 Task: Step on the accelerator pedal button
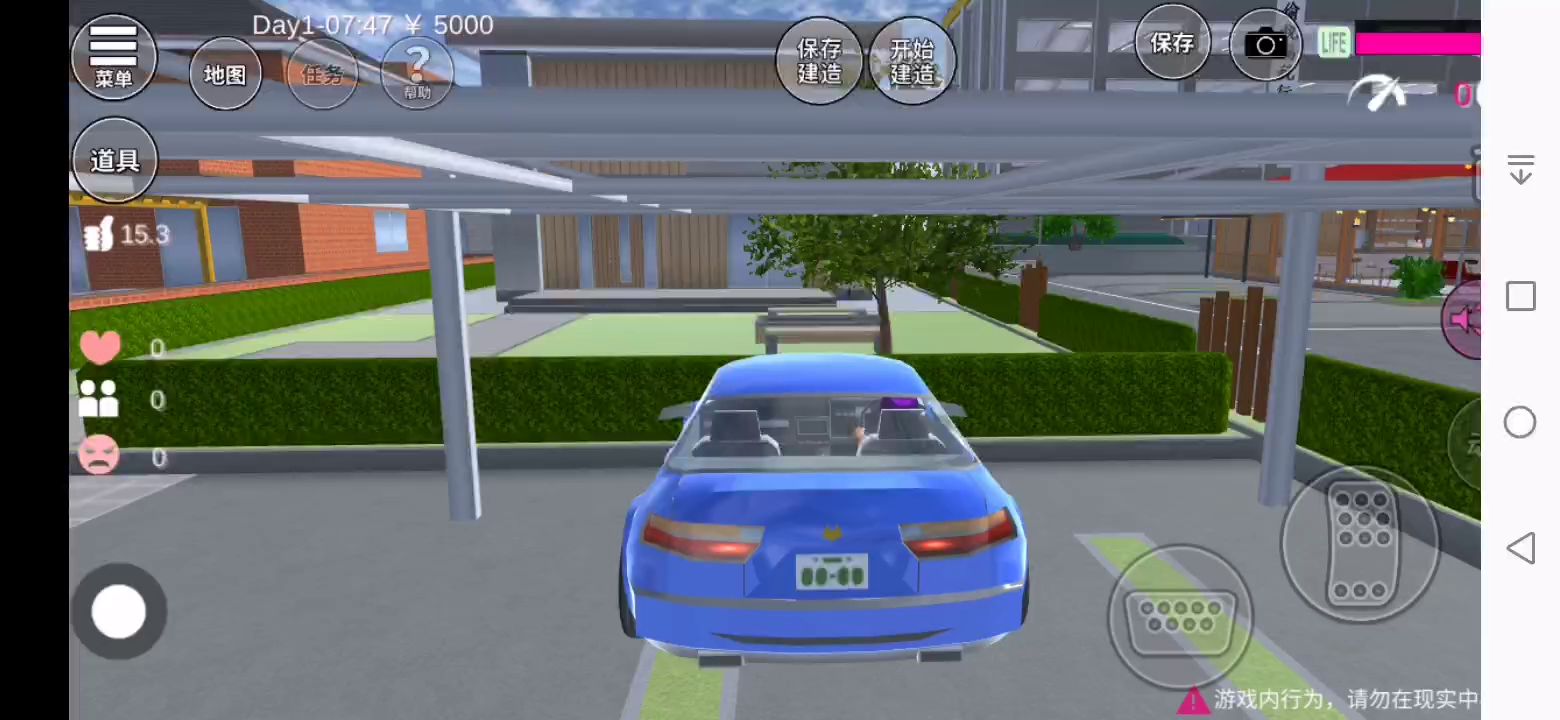1359,545
